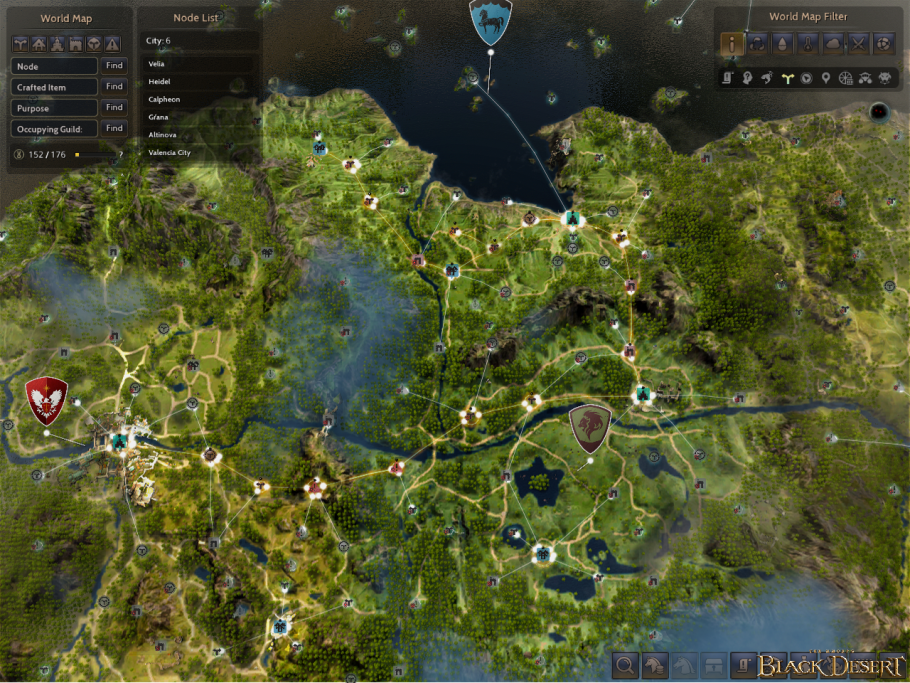Select the house icon under World Map

38,43
